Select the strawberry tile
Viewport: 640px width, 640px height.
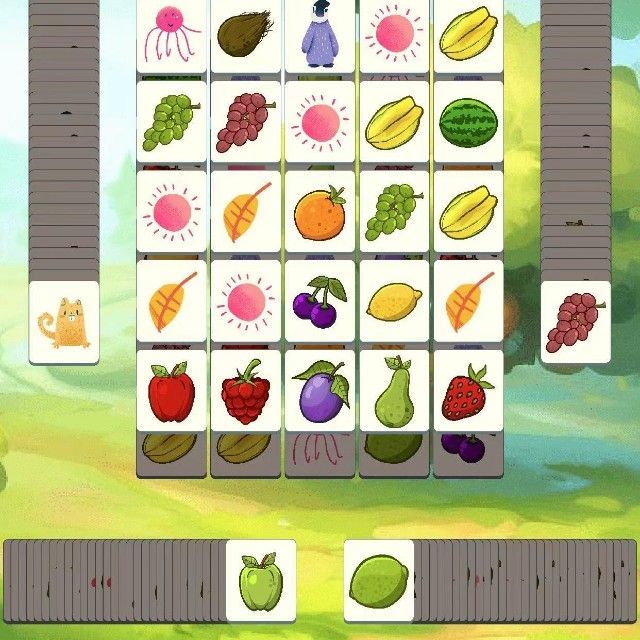(468, 391)
